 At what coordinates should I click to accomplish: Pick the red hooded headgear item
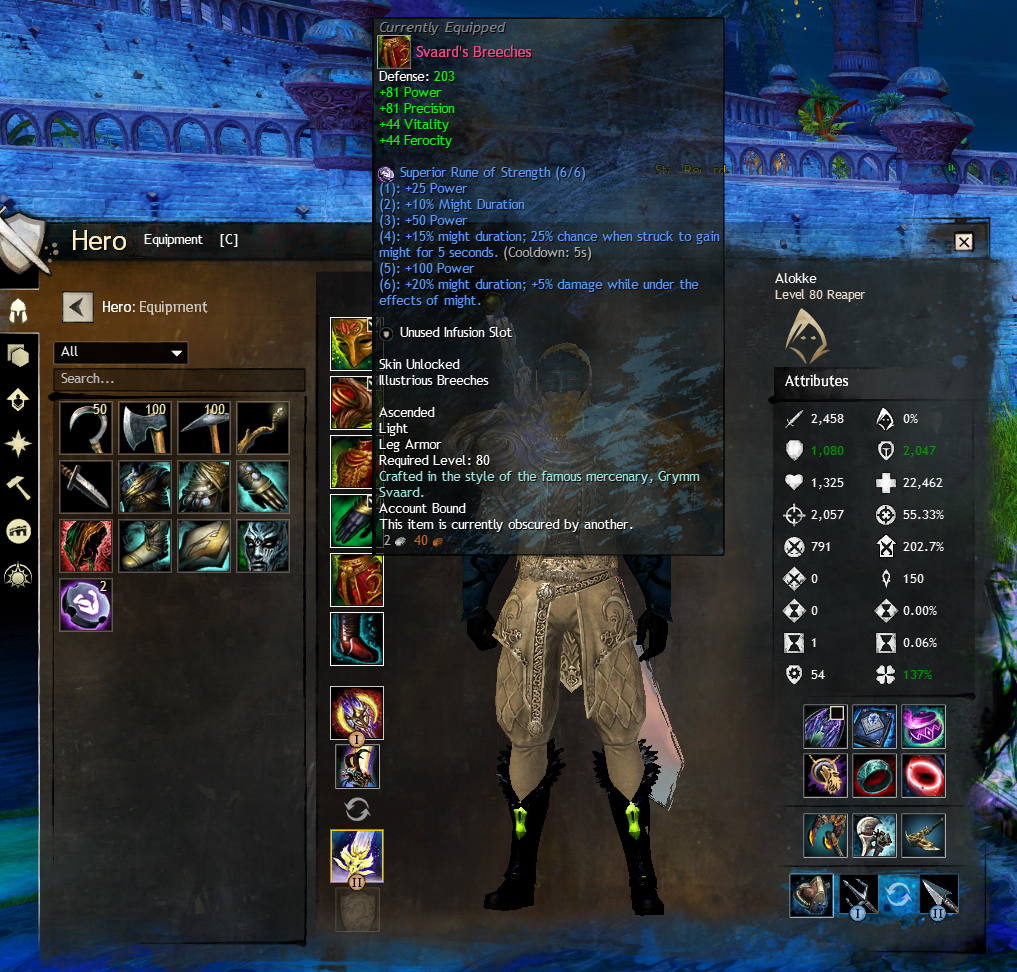pyautogui.click(x=85, y=546)
